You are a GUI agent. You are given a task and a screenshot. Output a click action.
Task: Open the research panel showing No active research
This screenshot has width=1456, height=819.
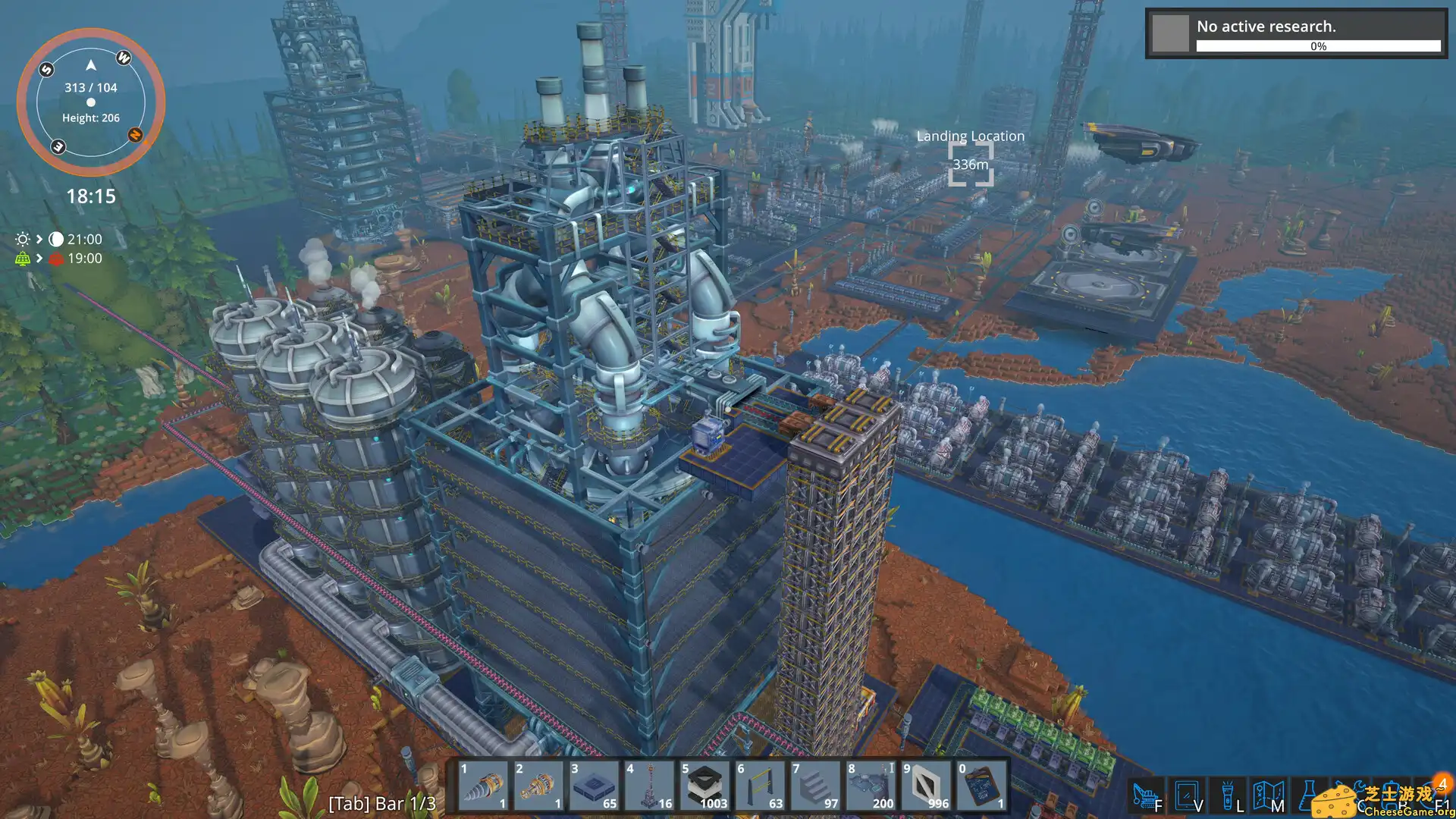(1296, 33)
